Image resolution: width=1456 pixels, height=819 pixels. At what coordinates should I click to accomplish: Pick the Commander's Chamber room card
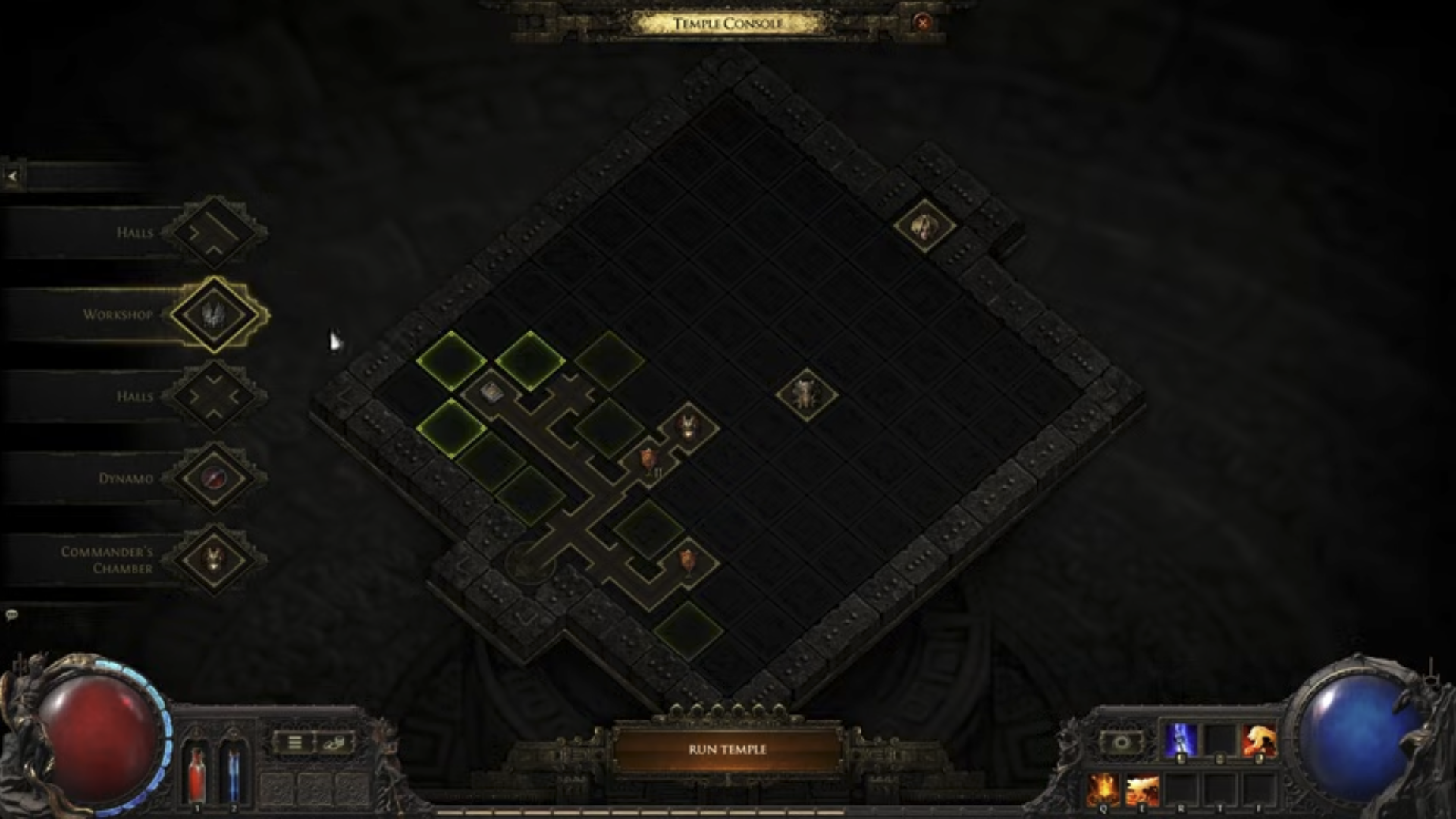coord(215,560)
